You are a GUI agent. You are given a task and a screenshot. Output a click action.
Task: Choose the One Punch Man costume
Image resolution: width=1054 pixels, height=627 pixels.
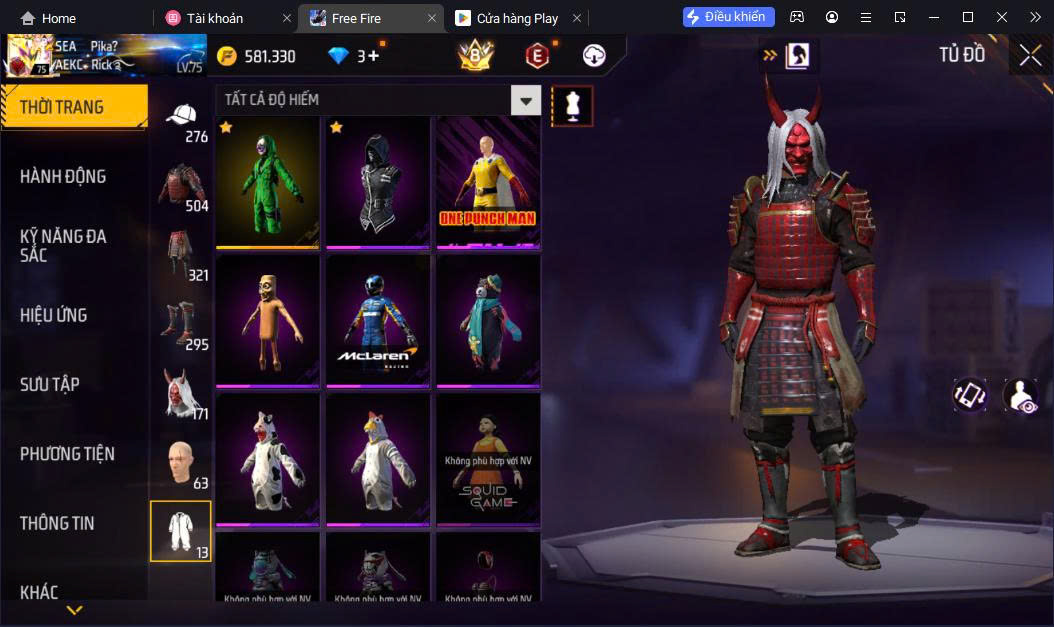tap(488, 182)
